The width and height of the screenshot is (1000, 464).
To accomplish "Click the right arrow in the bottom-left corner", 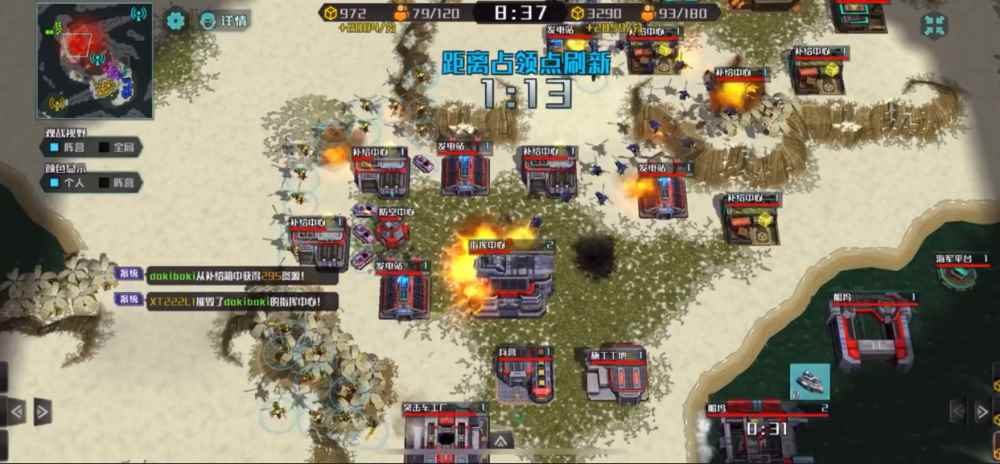I will (42, 411).
